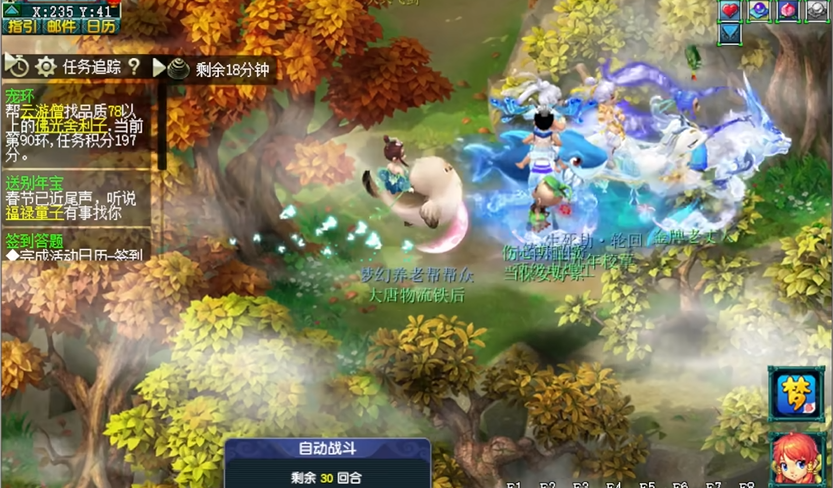Open quest tracker gear settings
Image resolution: width=833 pixels, height=488 pixels.
pos(46,67)
